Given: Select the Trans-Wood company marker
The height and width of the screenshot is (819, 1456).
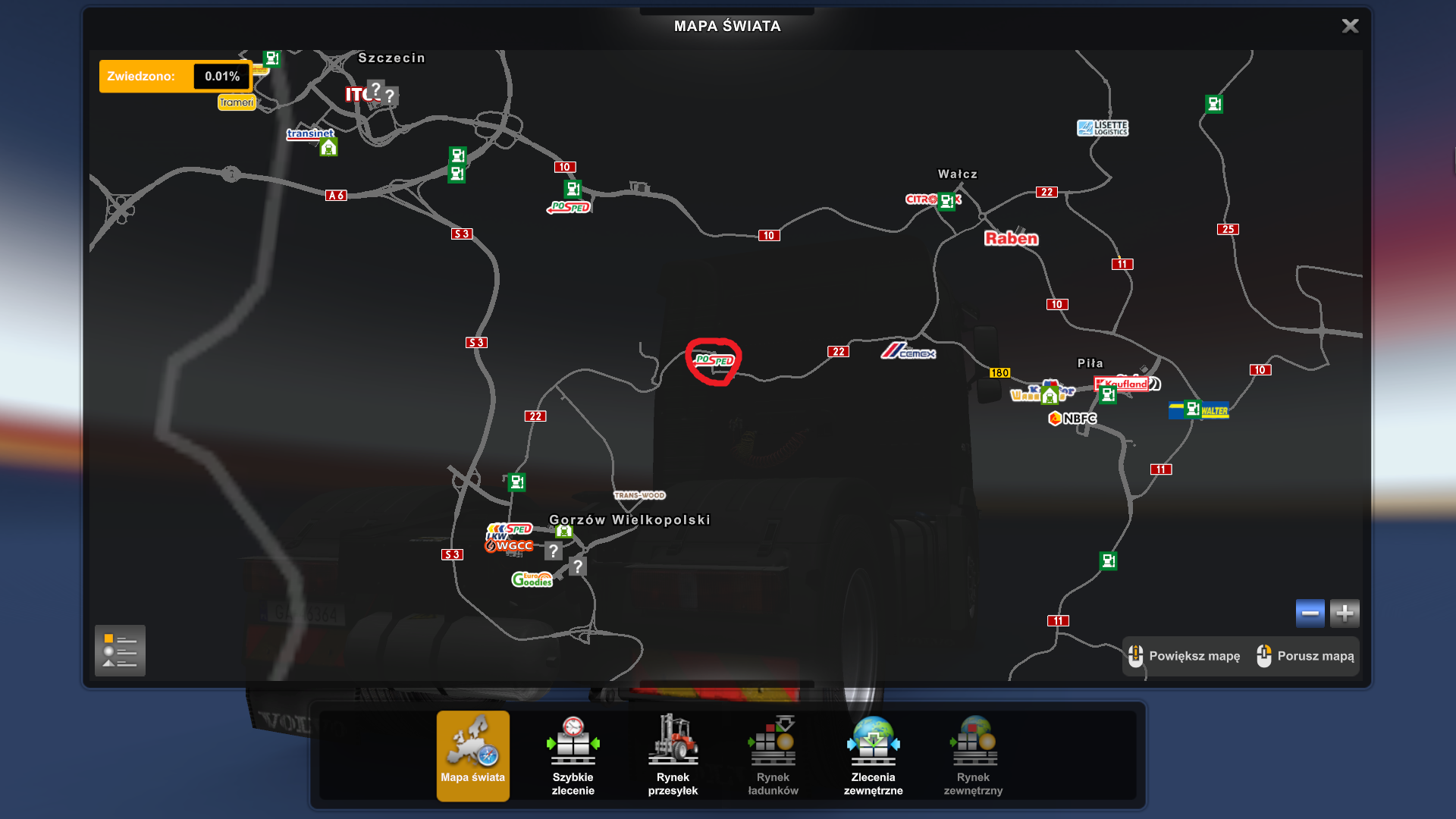Looking at the screenshot, I should click(639, 495).
